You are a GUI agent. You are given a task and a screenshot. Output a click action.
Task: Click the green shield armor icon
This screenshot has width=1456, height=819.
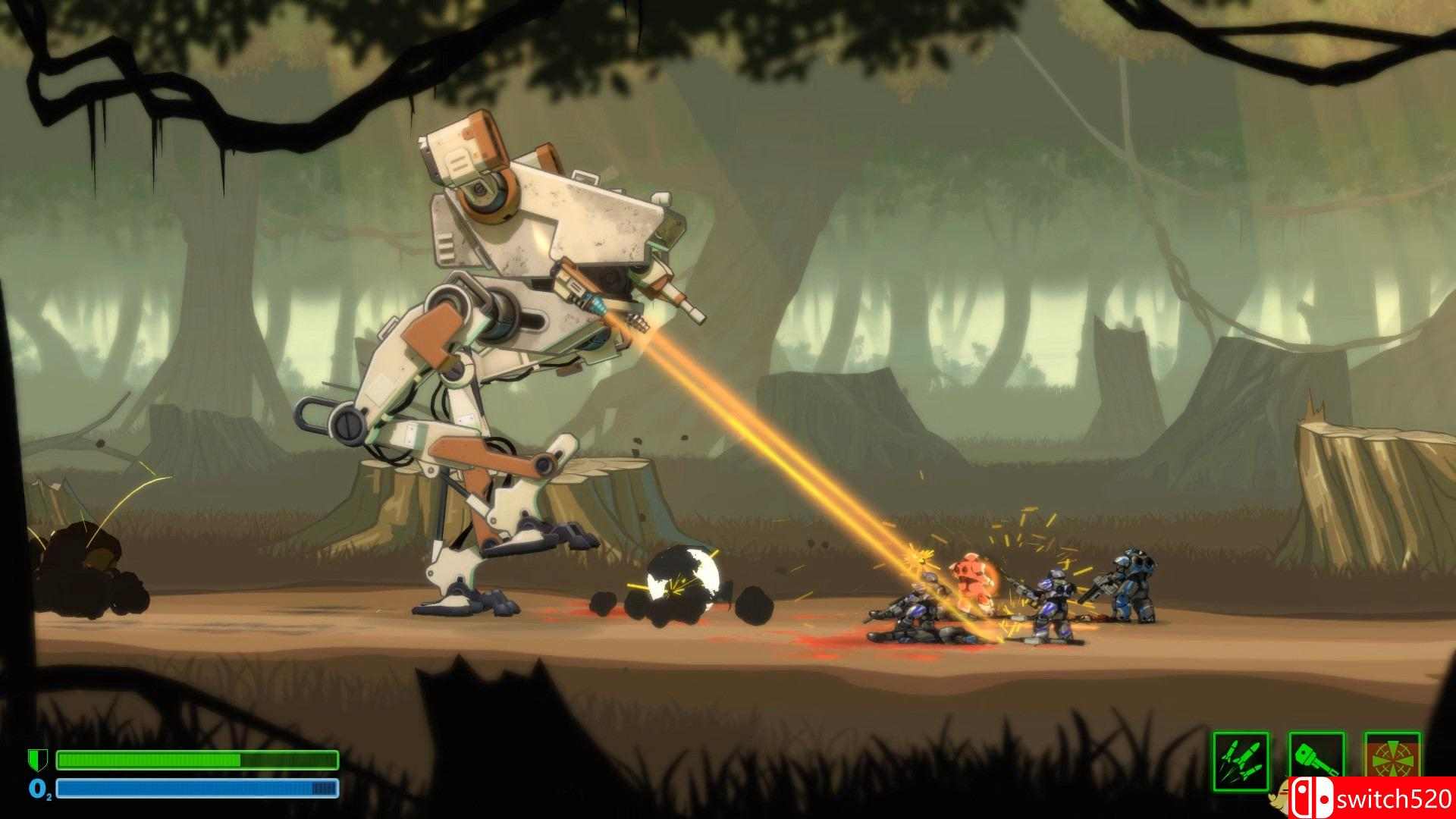tap(37, 760)
